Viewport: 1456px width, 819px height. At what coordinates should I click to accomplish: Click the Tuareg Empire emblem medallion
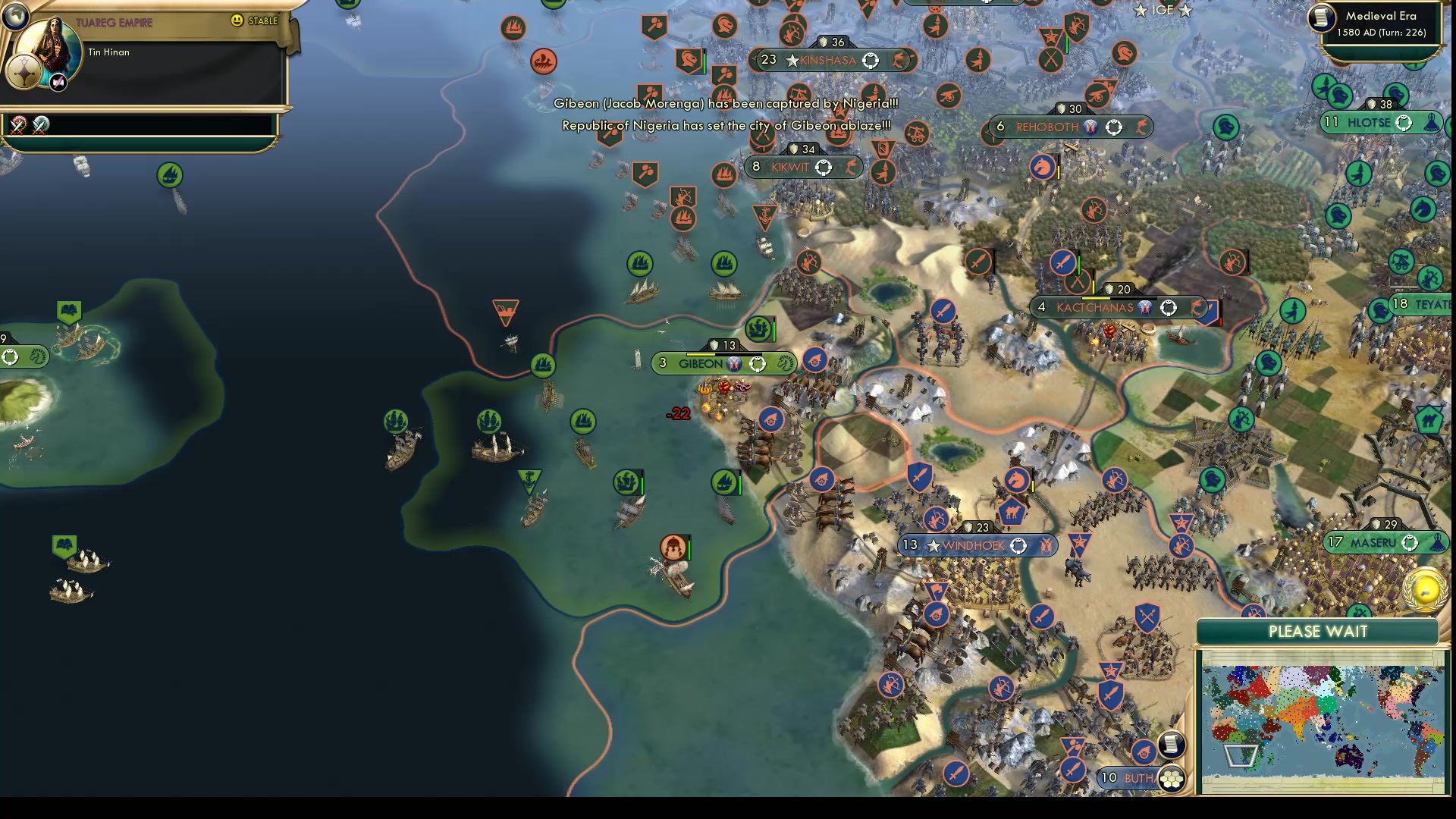pyautogui.click(x=25, y=73)
